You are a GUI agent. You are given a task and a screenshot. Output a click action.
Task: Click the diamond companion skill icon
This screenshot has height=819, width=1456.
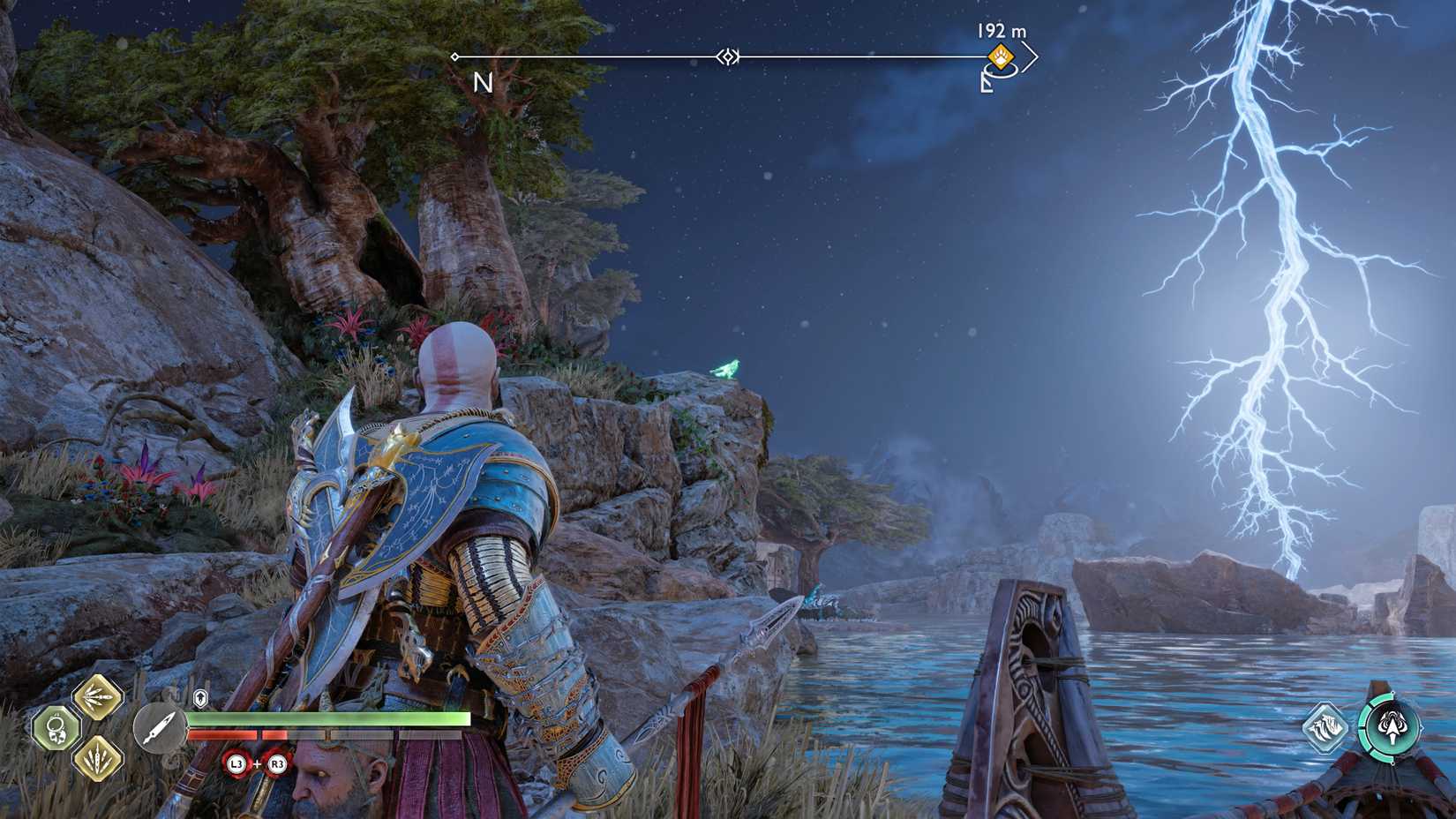1325,727
